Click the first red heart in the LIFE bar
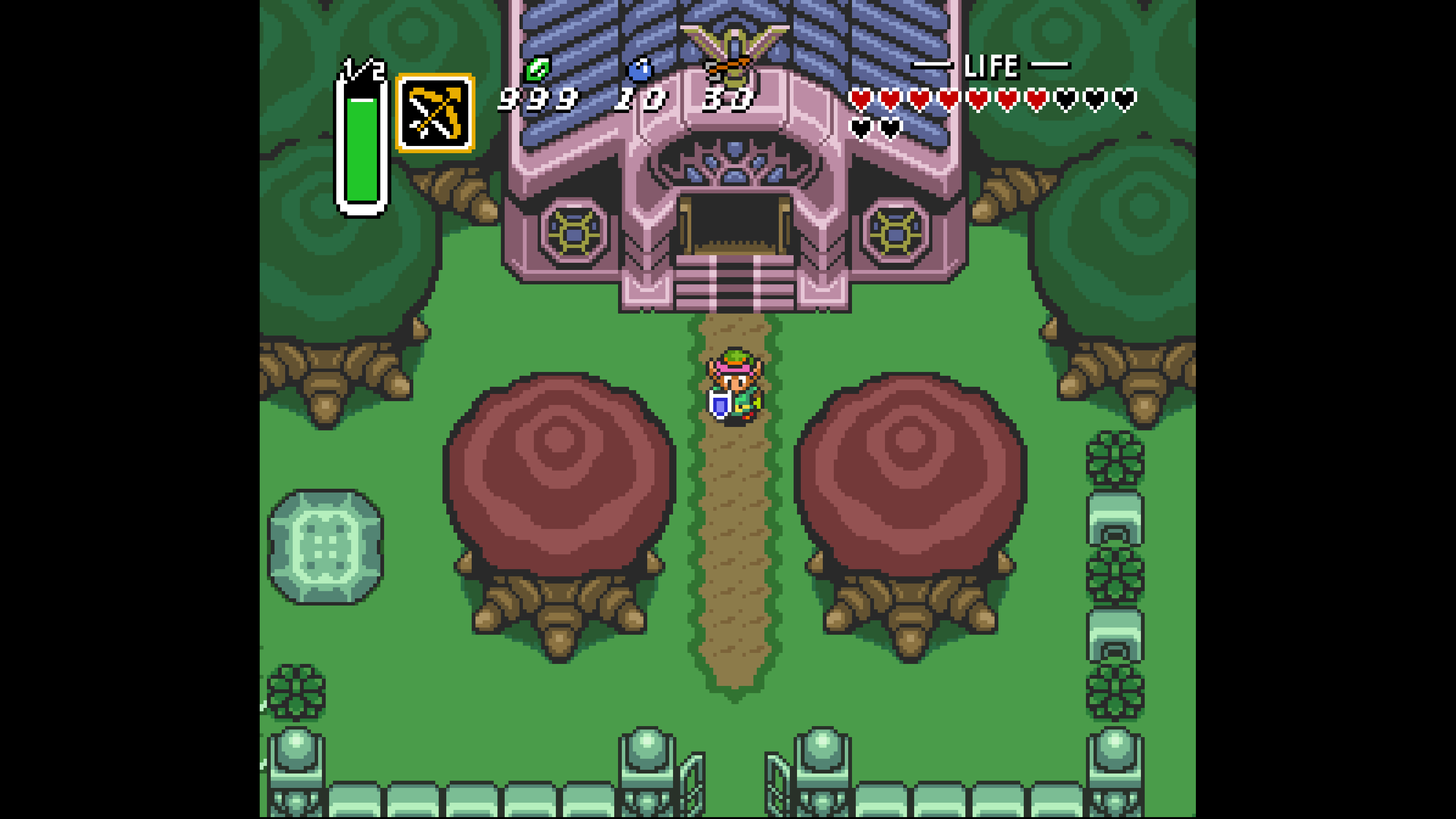 tap(861, 97)
